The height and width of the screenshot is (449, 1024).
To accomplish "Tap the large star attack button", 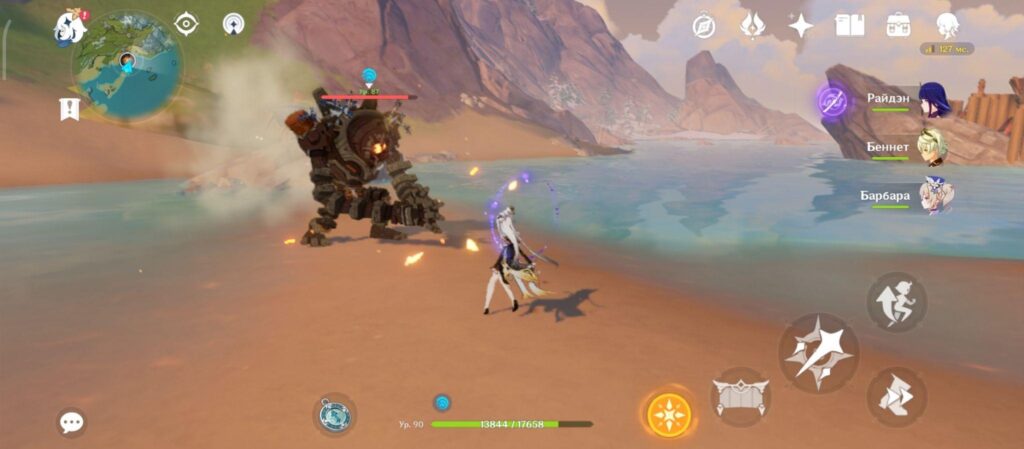I will 819,352.
